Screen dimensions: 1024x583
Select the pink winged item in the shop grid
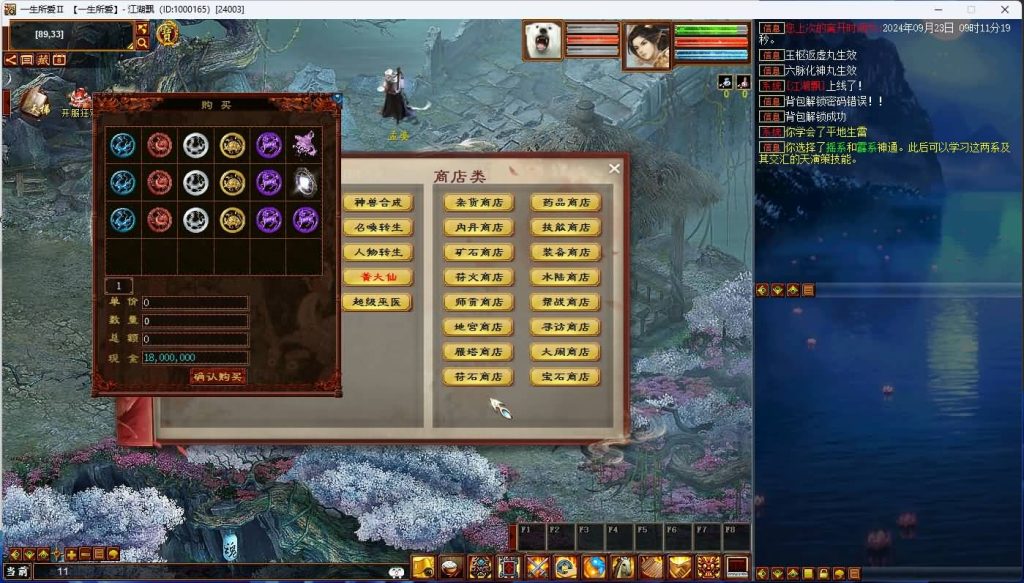pos(305,145)
